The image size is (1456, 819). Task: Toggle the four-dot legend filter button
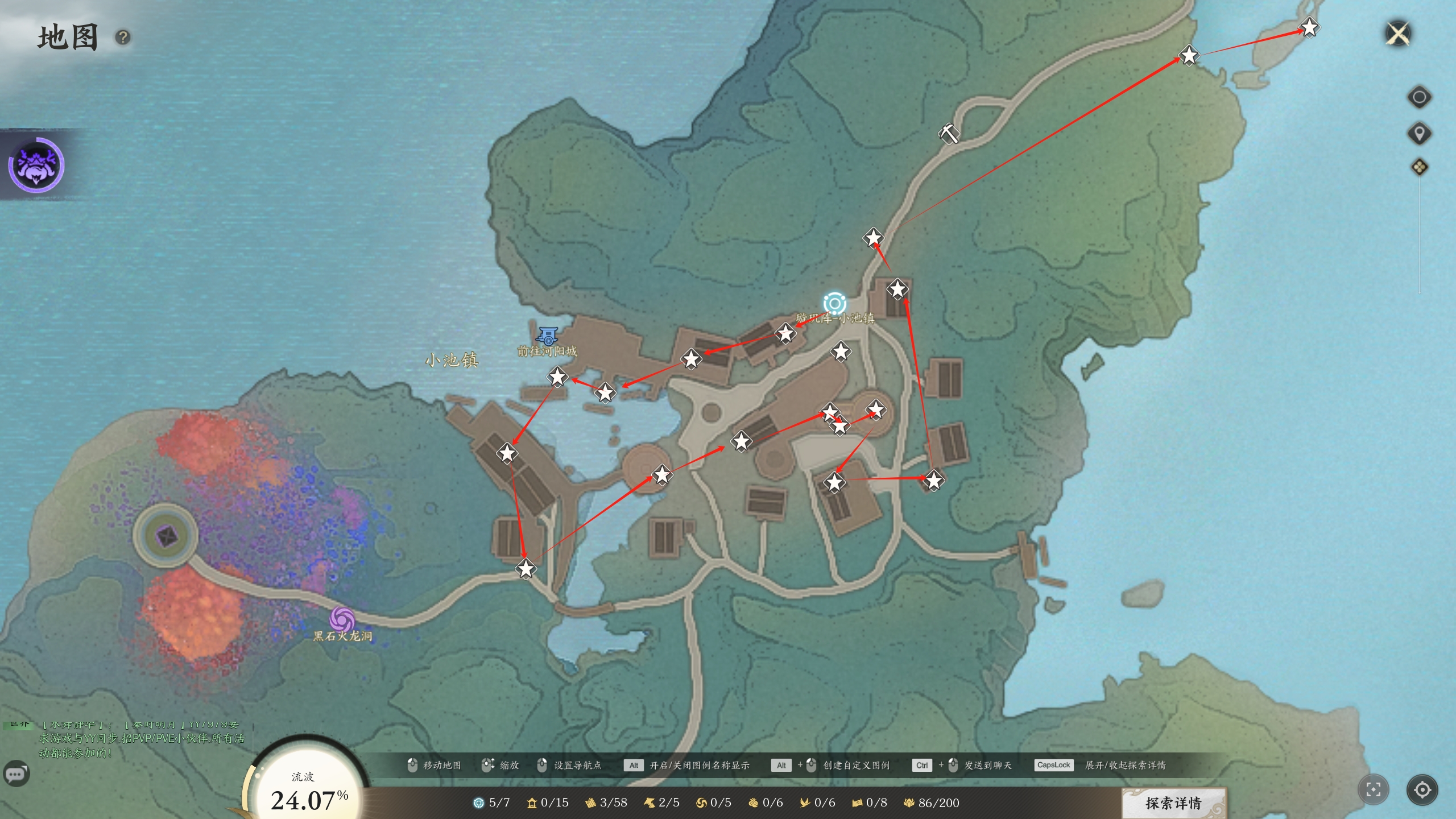click(1419, 167)
